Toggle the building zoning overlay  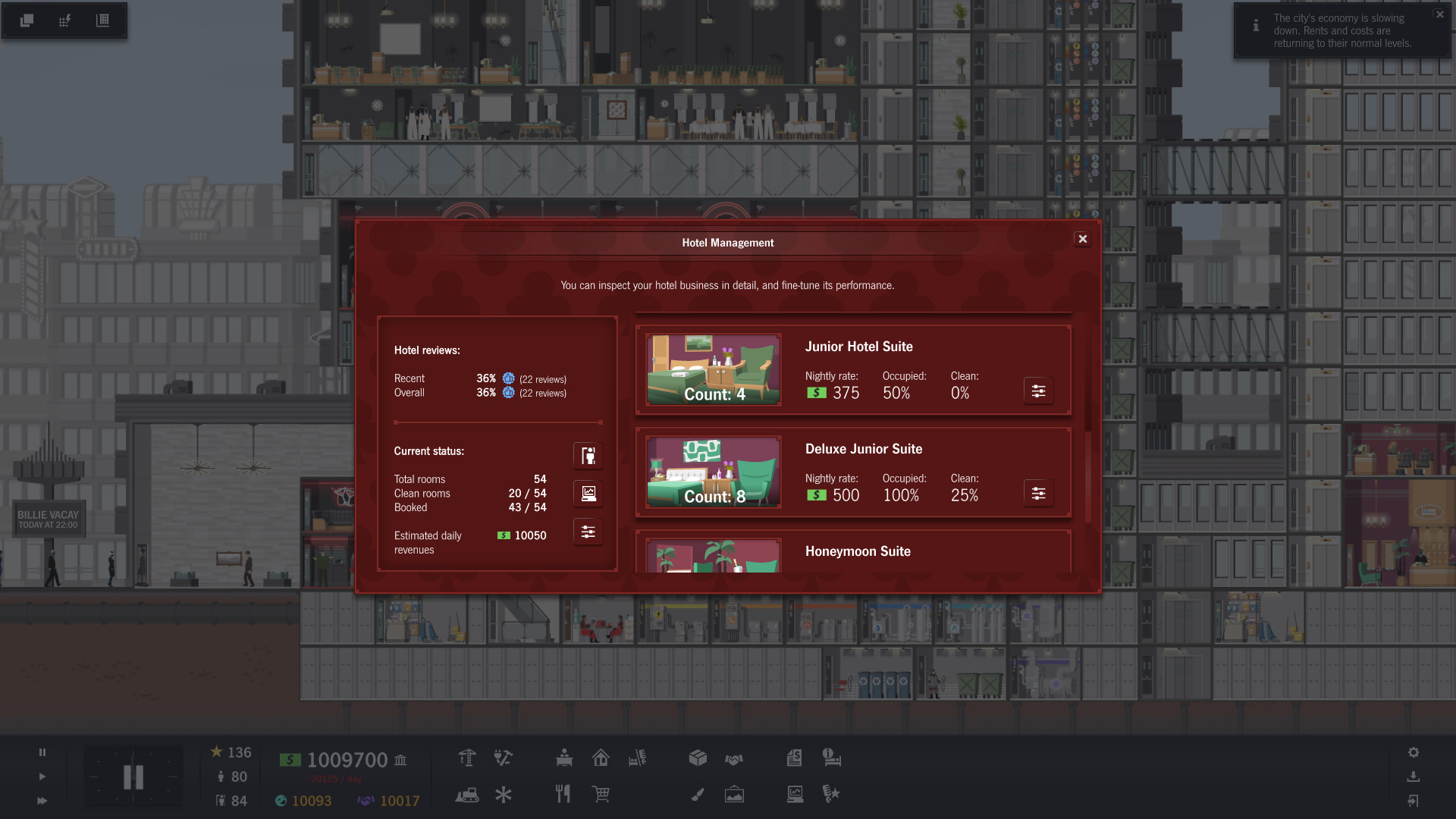[x=102, y=20]
